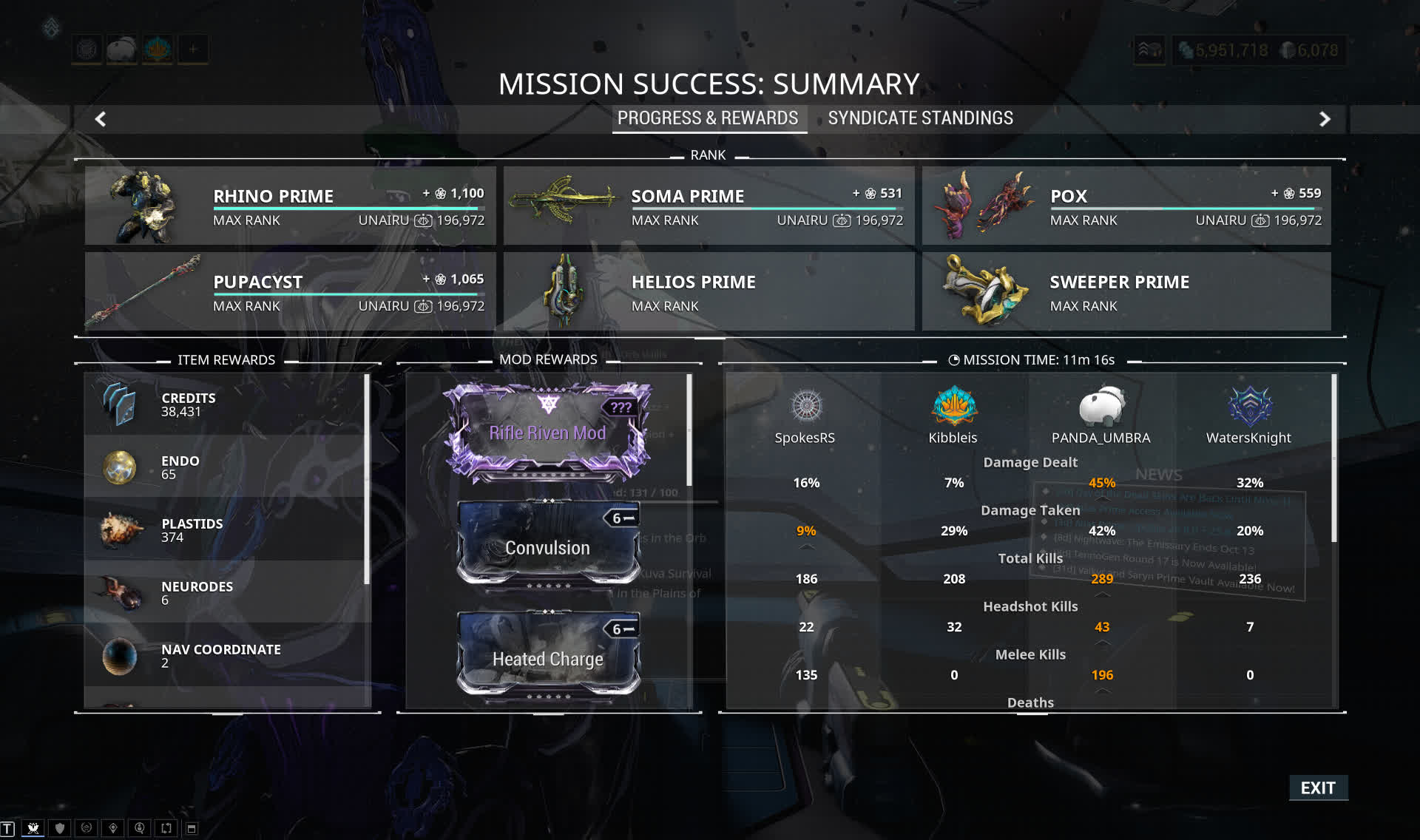Click WatersKnight player emblem
1420x840 pixels.
click(x=1249, y=406)
